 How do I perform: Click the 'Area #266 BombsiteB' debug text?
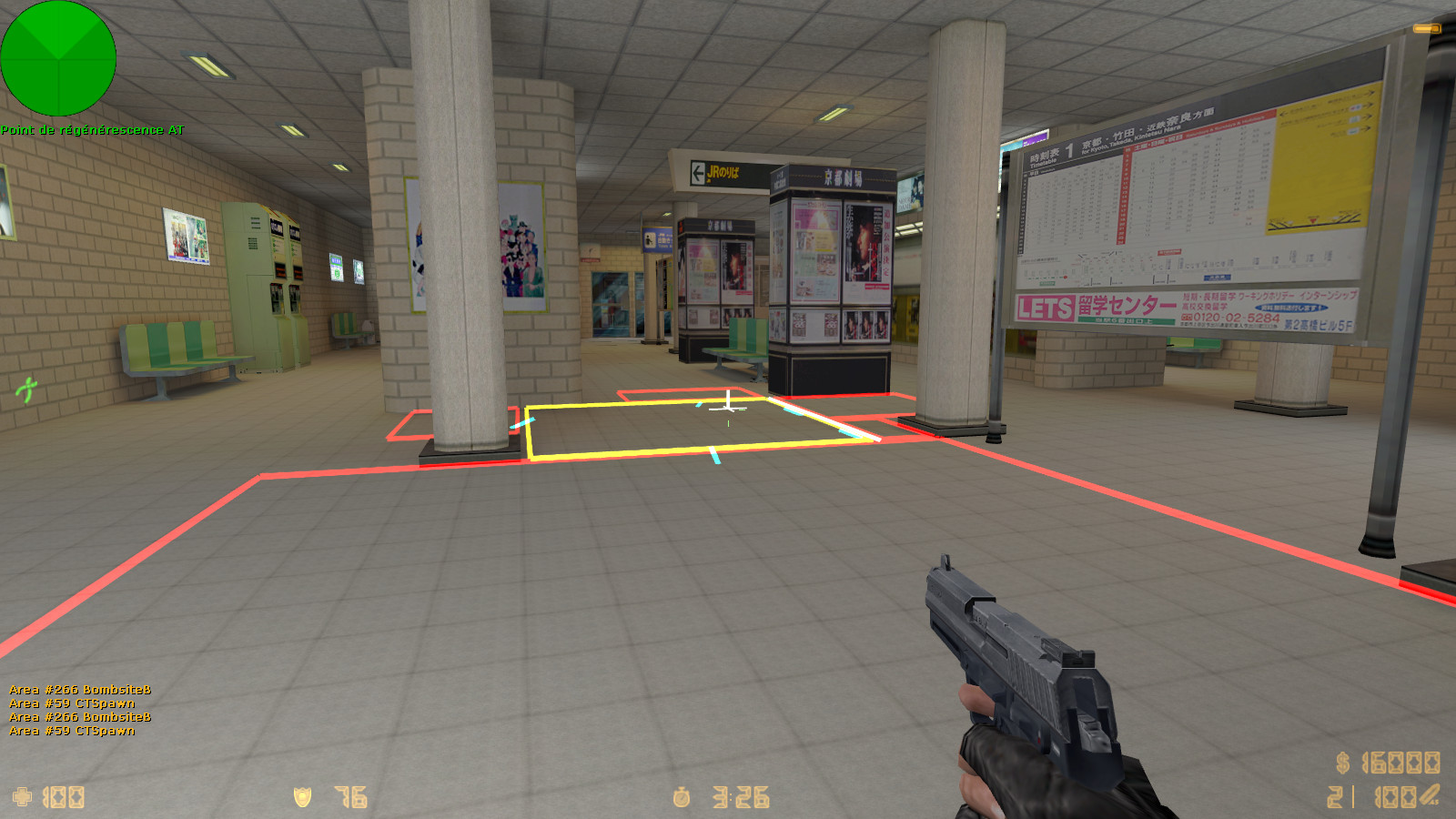point(77,690)
